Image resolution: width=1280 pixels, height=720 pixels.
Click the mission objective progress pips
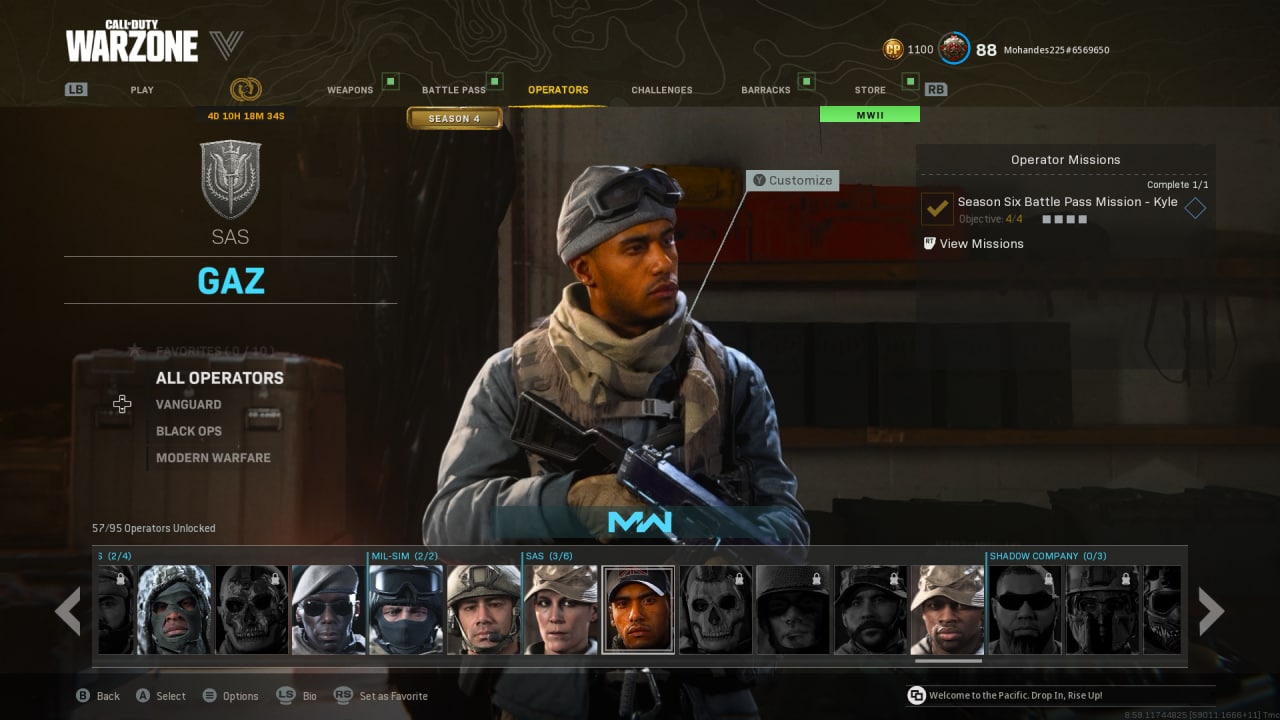click(1064, 219)
